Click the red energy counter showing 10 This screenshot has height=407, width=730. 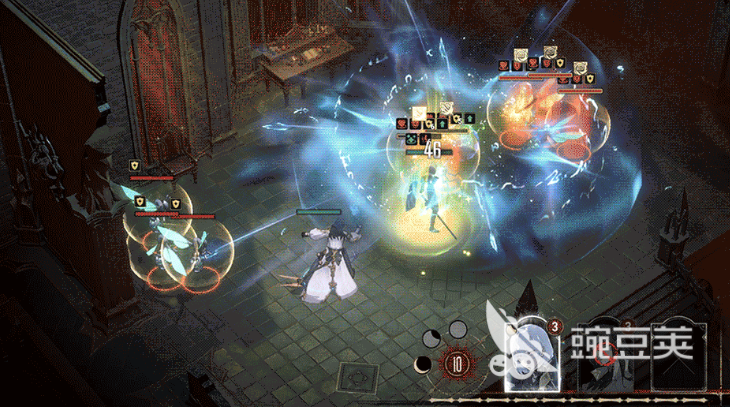(458, 364)
